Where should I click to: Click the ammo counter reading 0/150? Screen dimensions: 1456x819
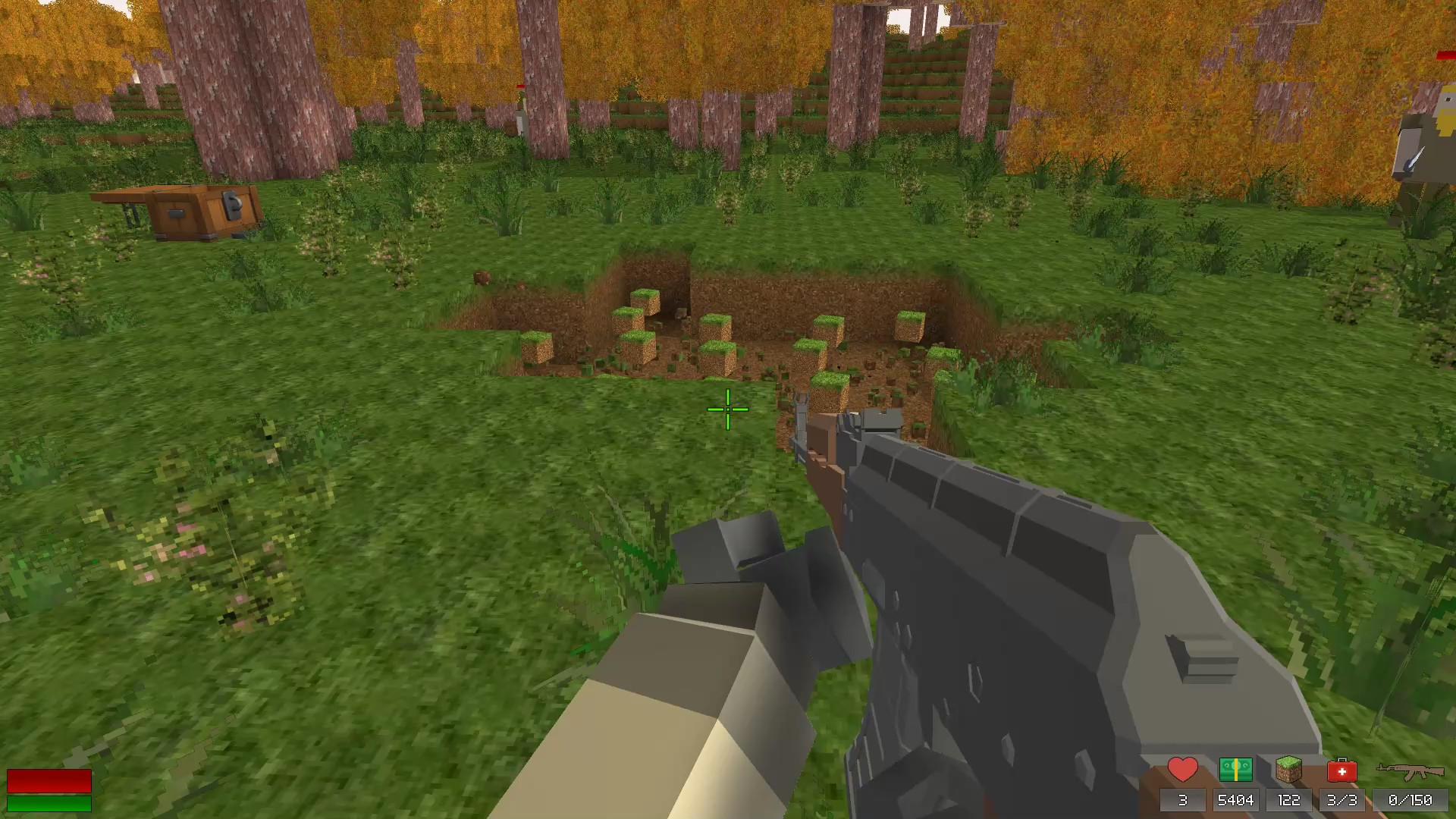click(1407, 799)
